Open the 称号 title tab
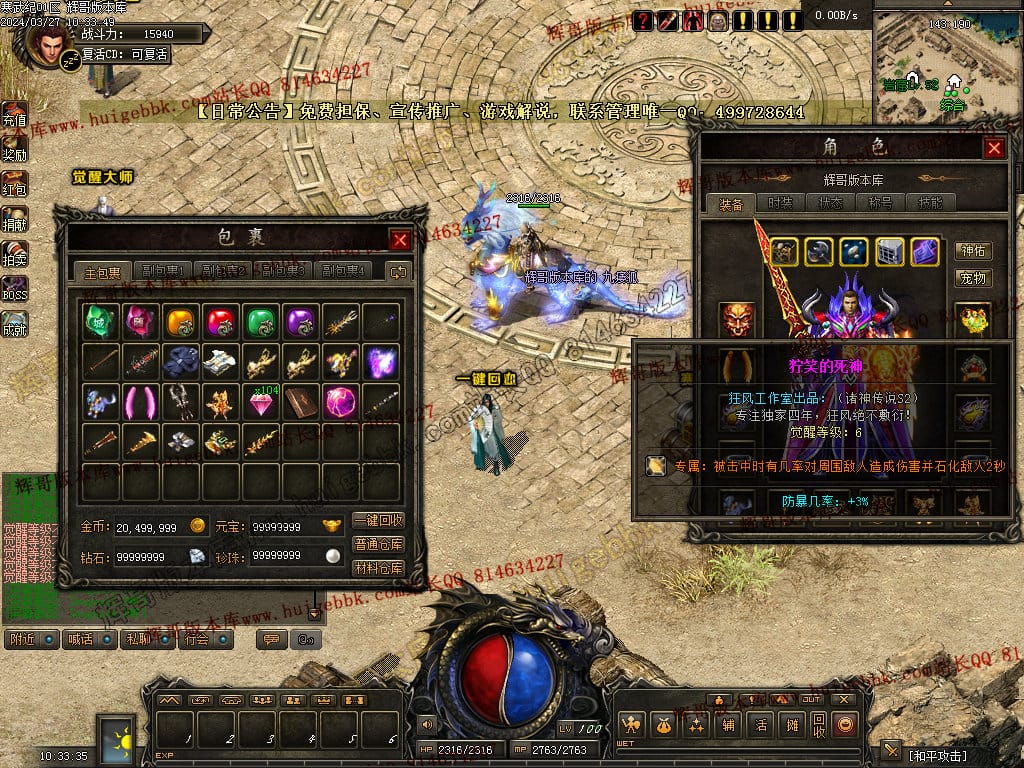This screenshot has height=768, width=1024. (880, 203)
